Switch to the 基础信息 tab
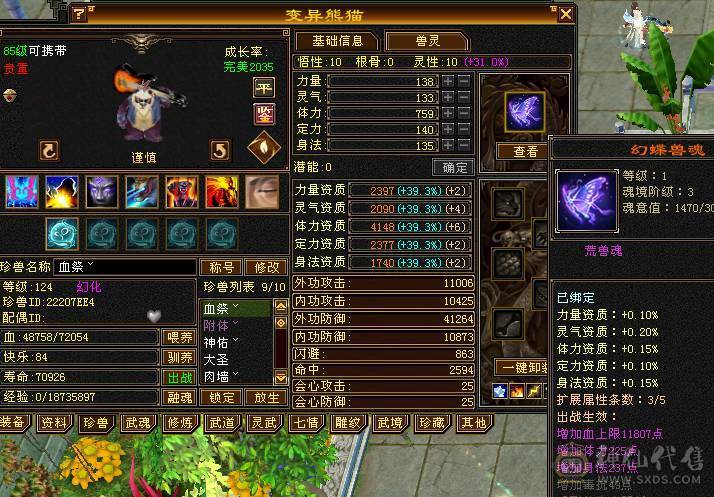 pyautogui.click(x=336, y=41)
